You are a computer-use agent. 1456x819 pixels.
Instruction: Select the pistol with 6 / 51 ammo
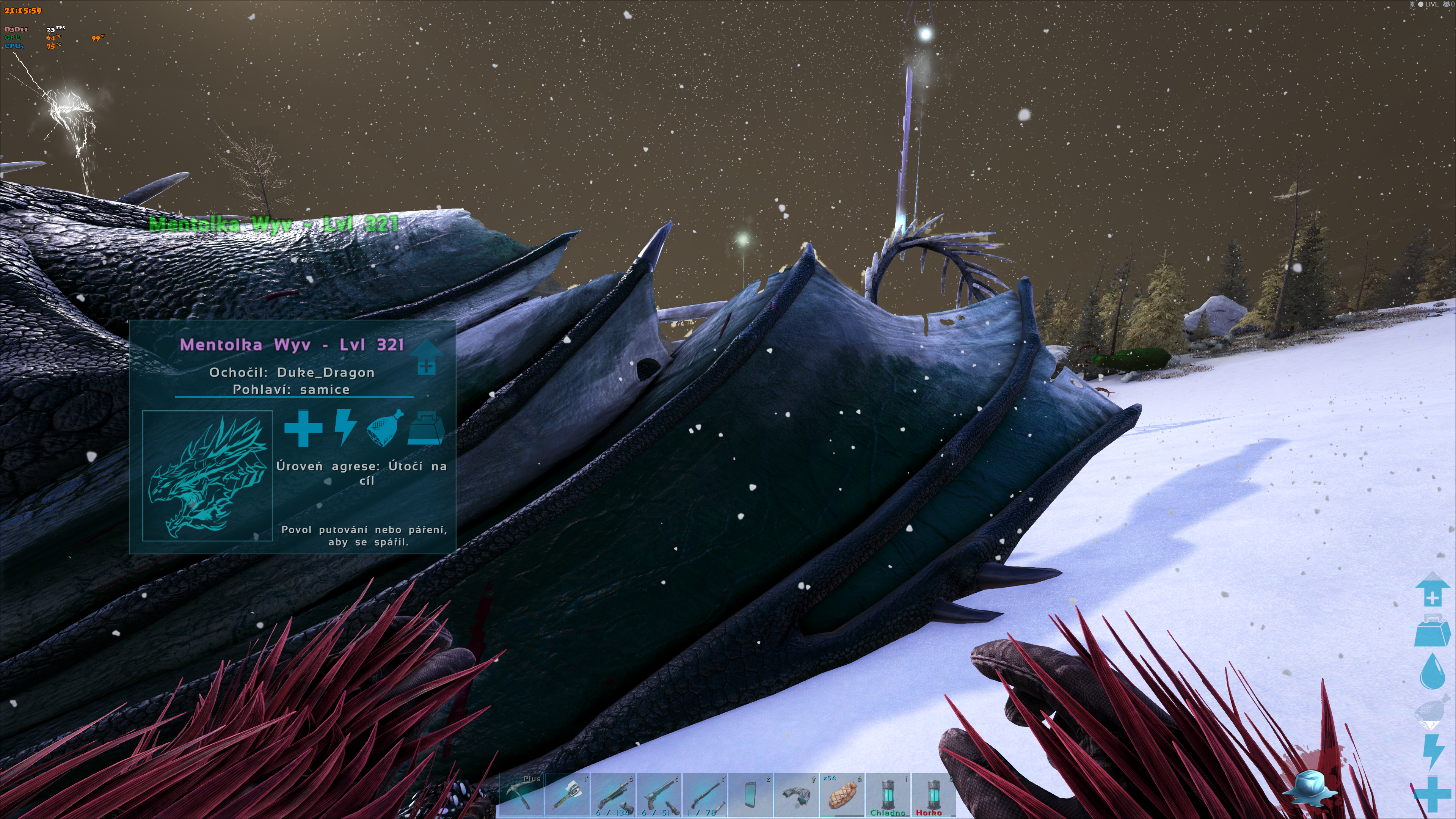(659, 794)
